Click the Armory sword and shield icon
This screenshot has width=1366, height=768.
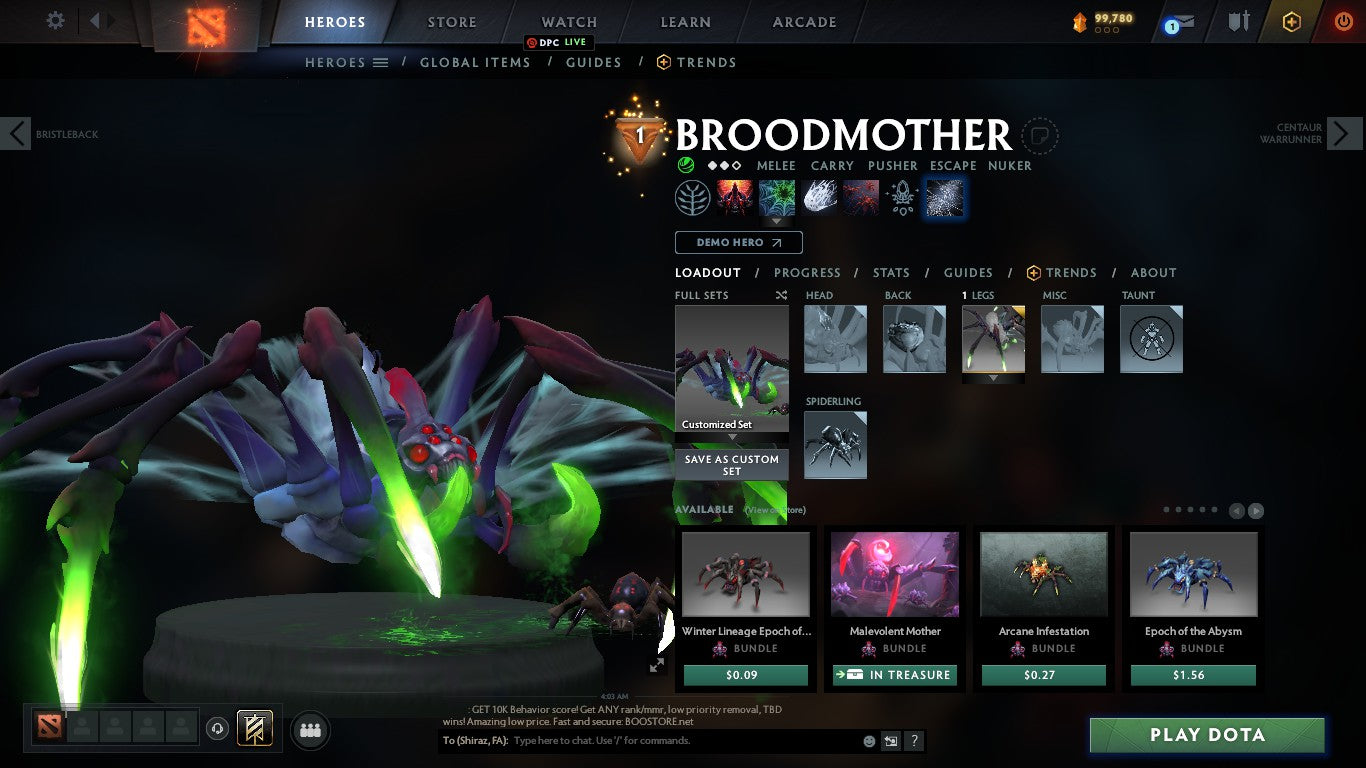pyautogui.click(x=1239, y=21)
